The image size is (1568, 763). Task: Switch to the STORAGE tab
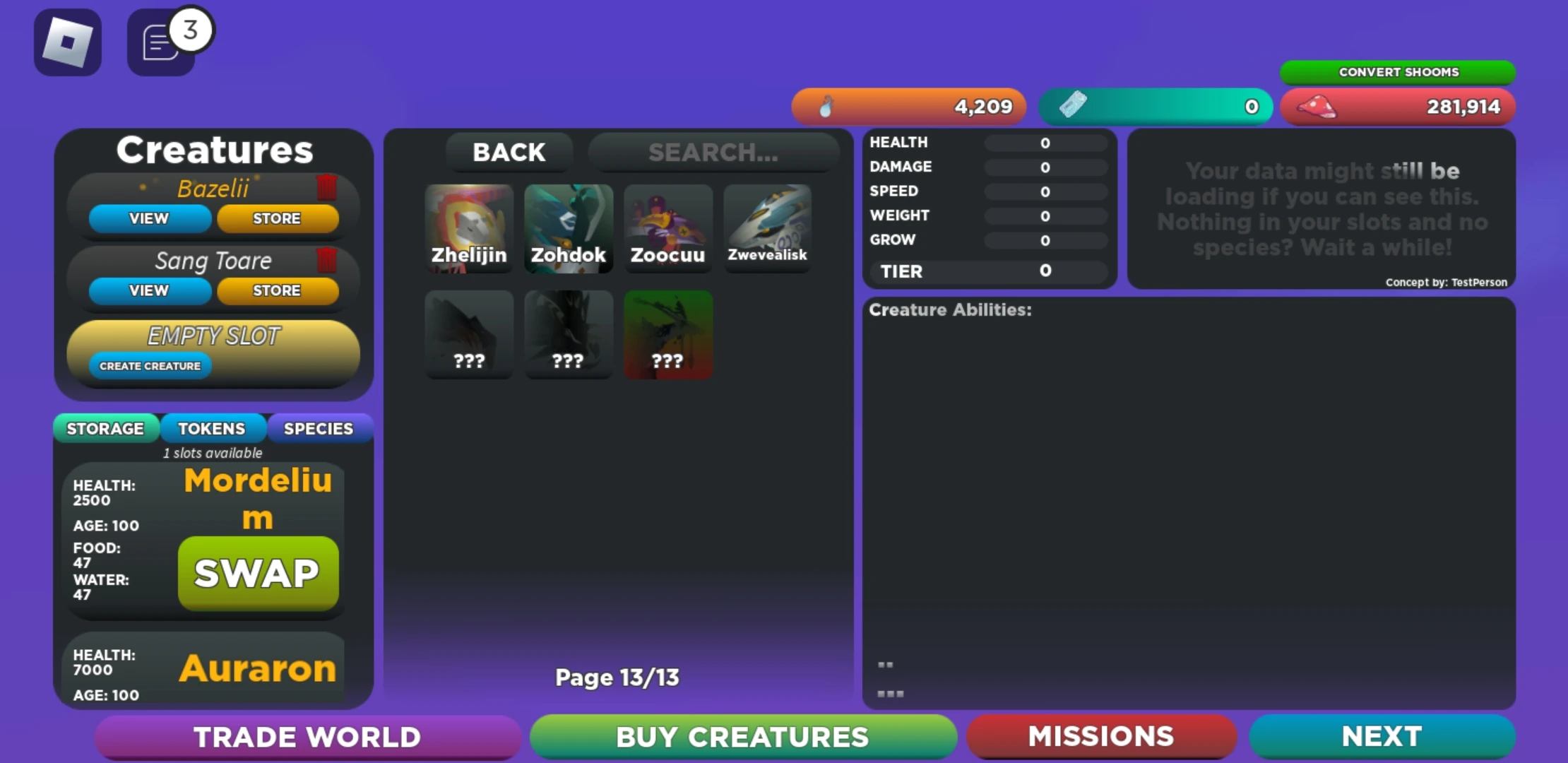coord(105,428)
